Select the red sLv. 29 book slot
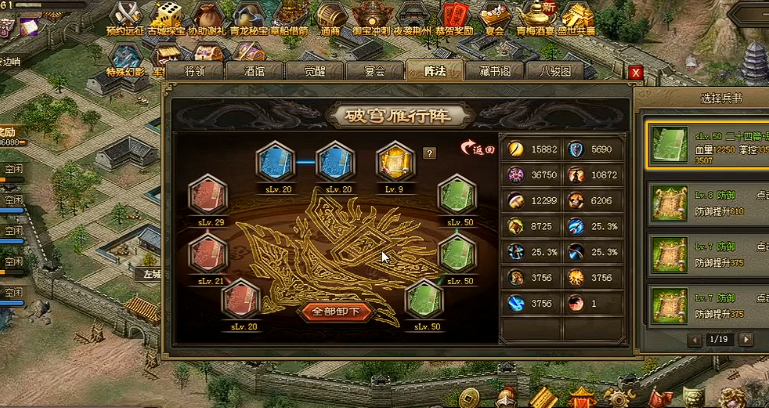769x408 pixels. [209, 194]
